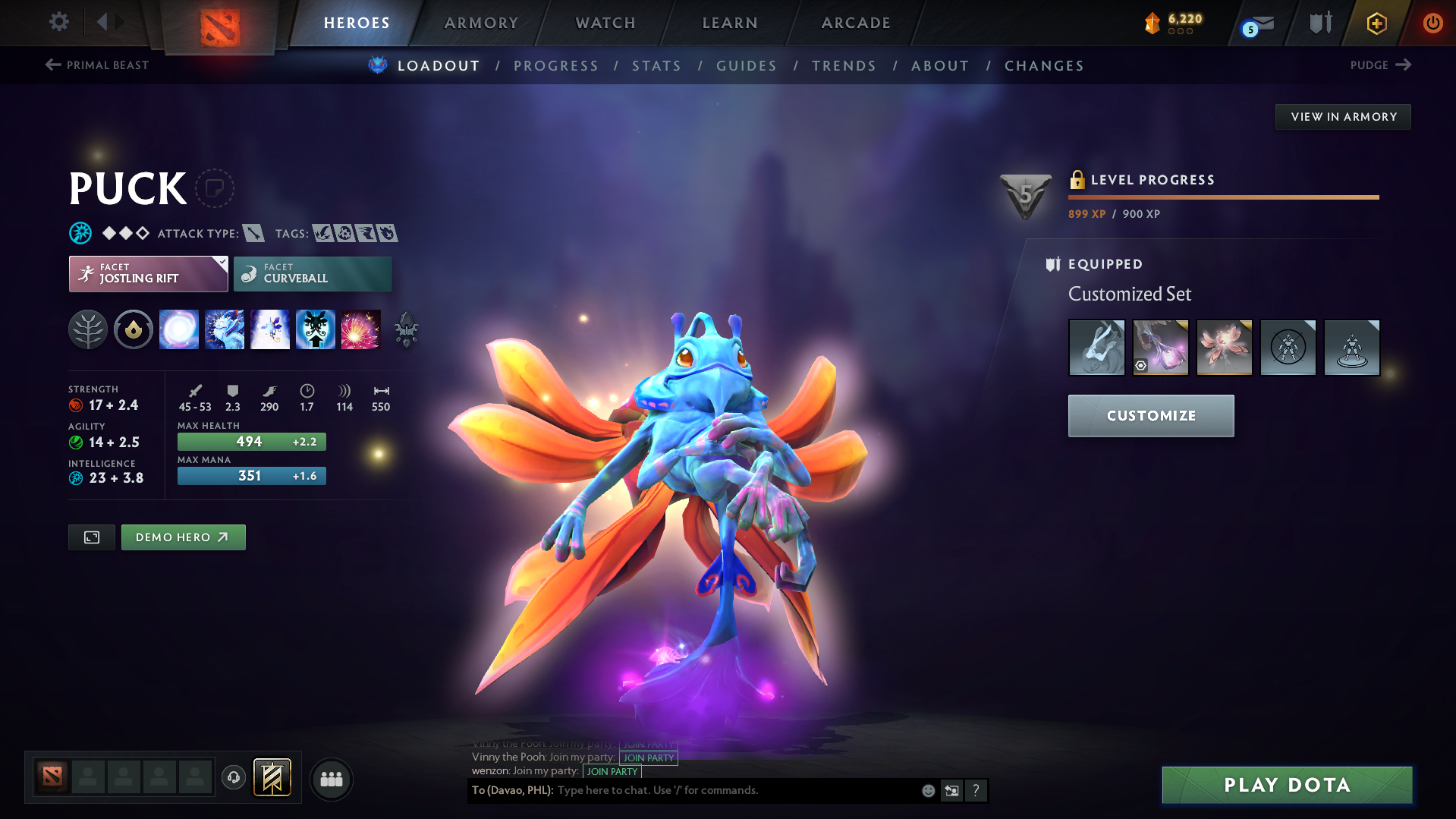Open Puck's talent tree icon
1456x819 pixels.
pyautogui.click(x=88, y=329)
